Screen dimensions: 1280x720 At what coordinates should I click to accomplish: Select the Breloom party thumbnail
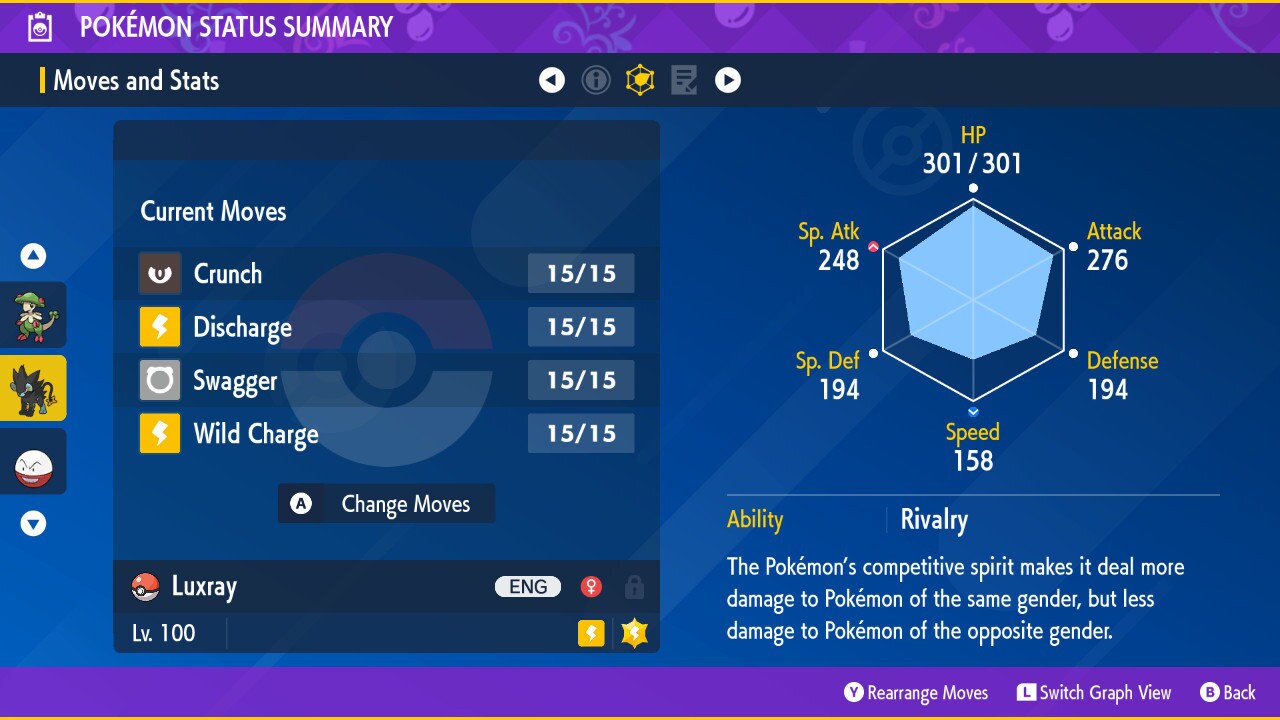[34, 315]
